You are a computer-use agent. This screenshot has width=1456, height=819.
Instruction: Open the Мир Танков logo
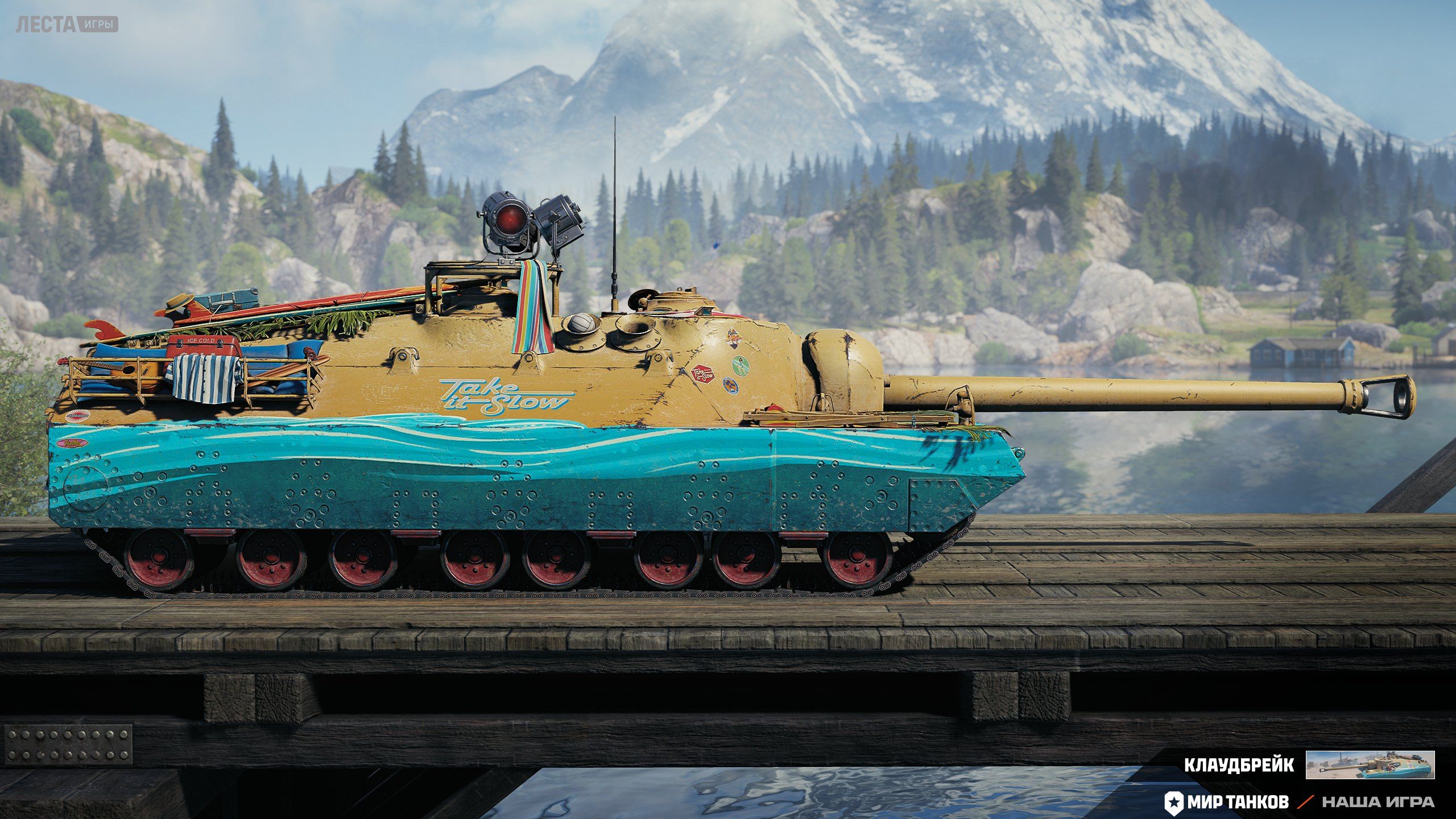click(1227, 802)
